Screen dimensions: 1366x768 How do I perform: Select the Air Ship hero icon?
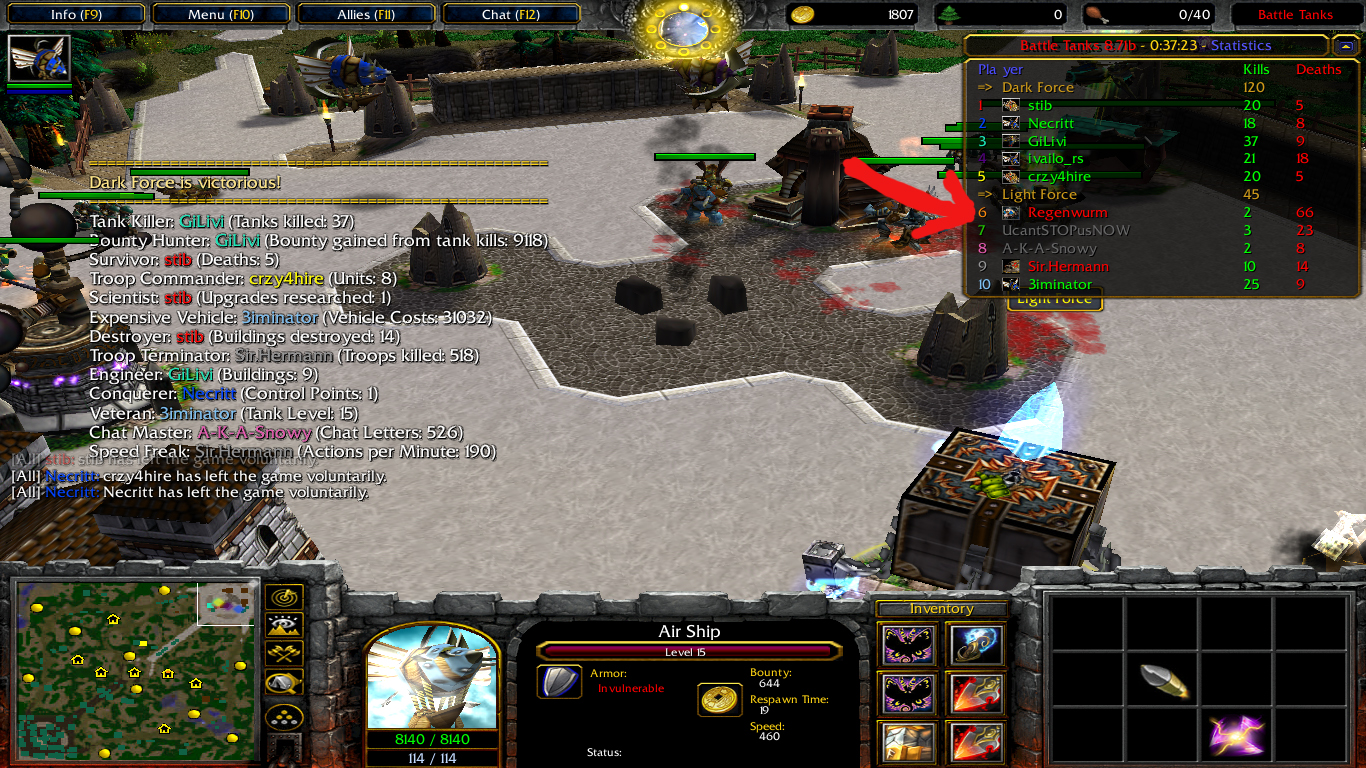(x=40, y=58)
